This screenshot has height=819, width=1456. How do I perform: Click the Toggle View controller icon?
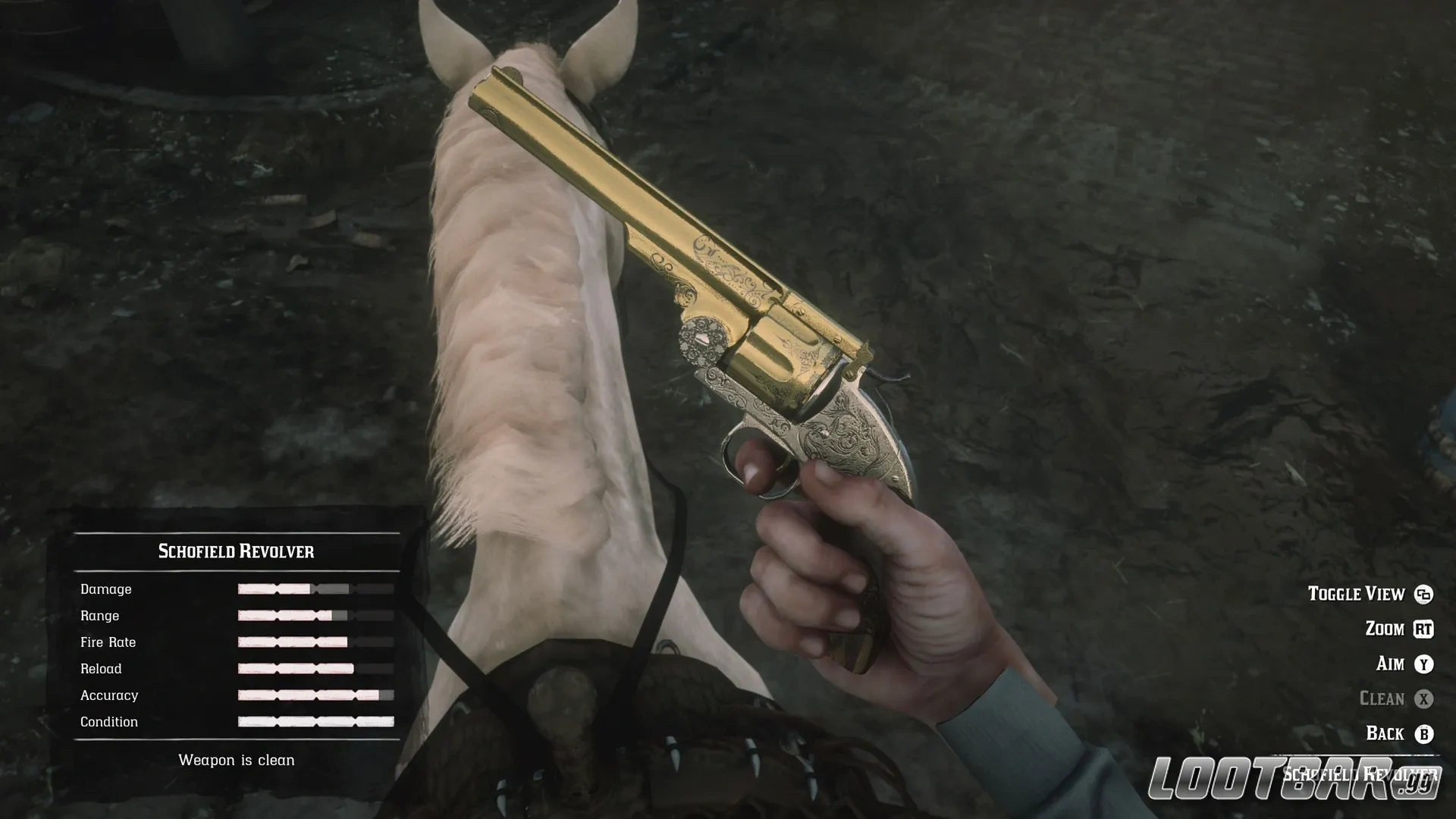pyautogui.click(x=1424, y=594)
